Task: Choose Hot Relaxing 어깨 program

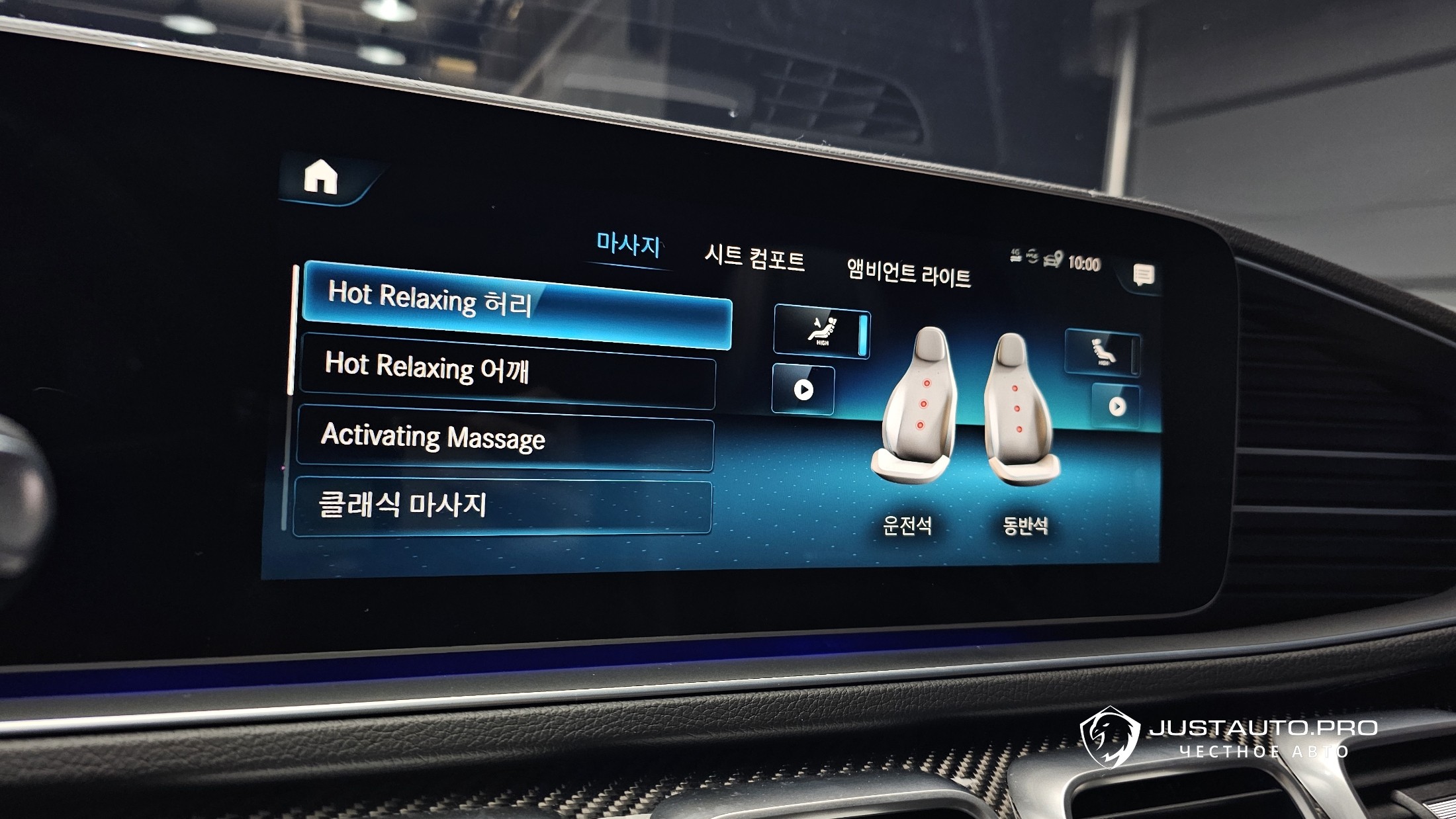Action: (508, 370)
